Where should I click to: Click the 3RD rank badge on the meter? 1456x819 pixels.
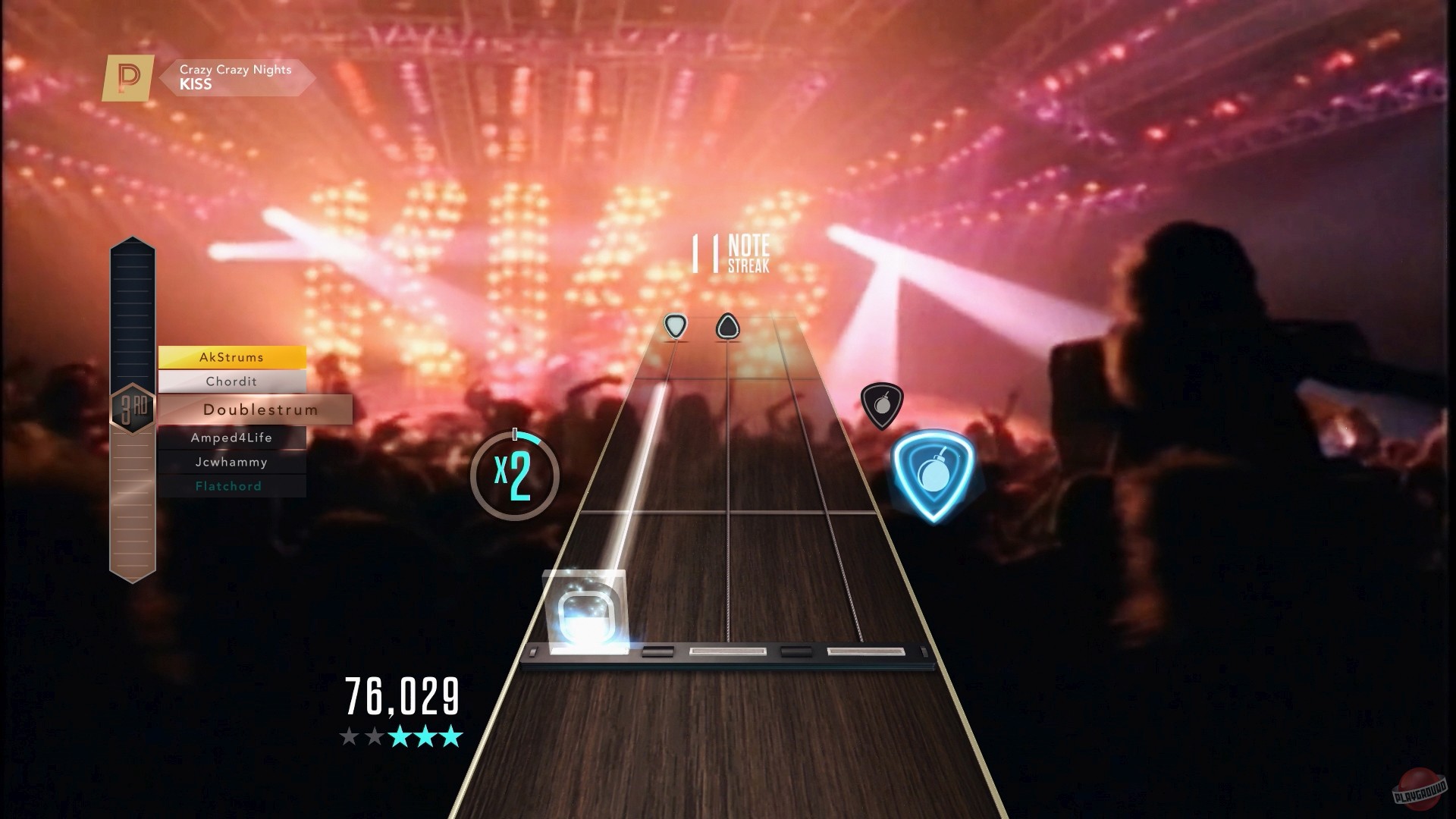[135, 407]
